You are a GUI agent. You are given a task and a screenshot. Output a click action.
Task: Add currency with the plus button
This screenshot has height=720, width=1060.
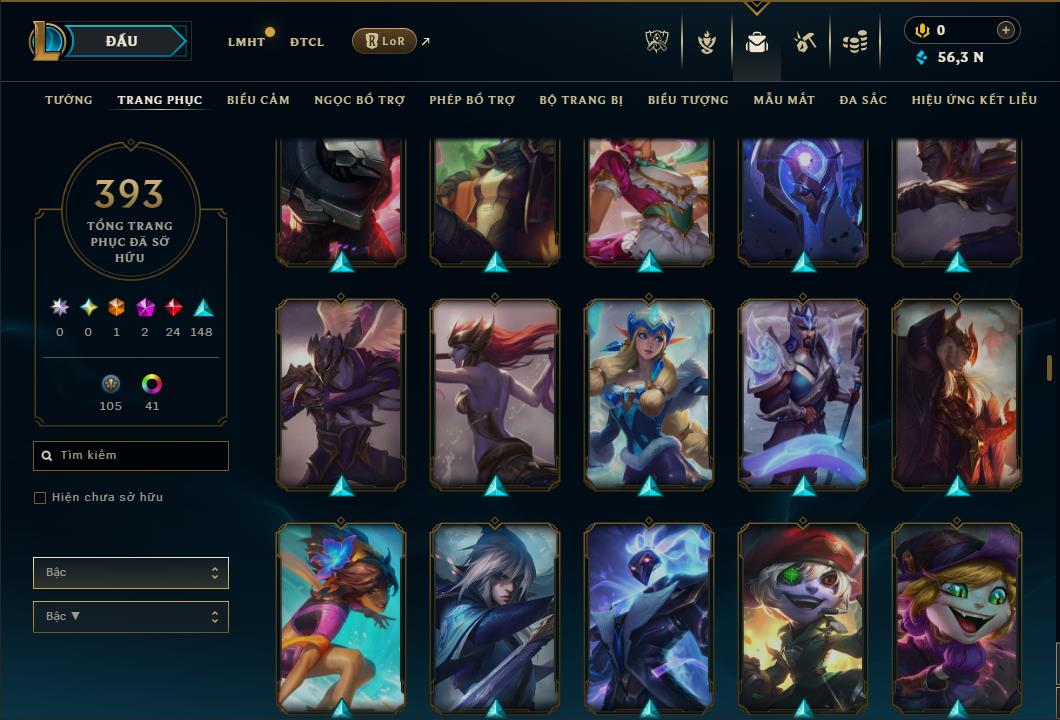pyautogui.click(x=1006, y=30)
